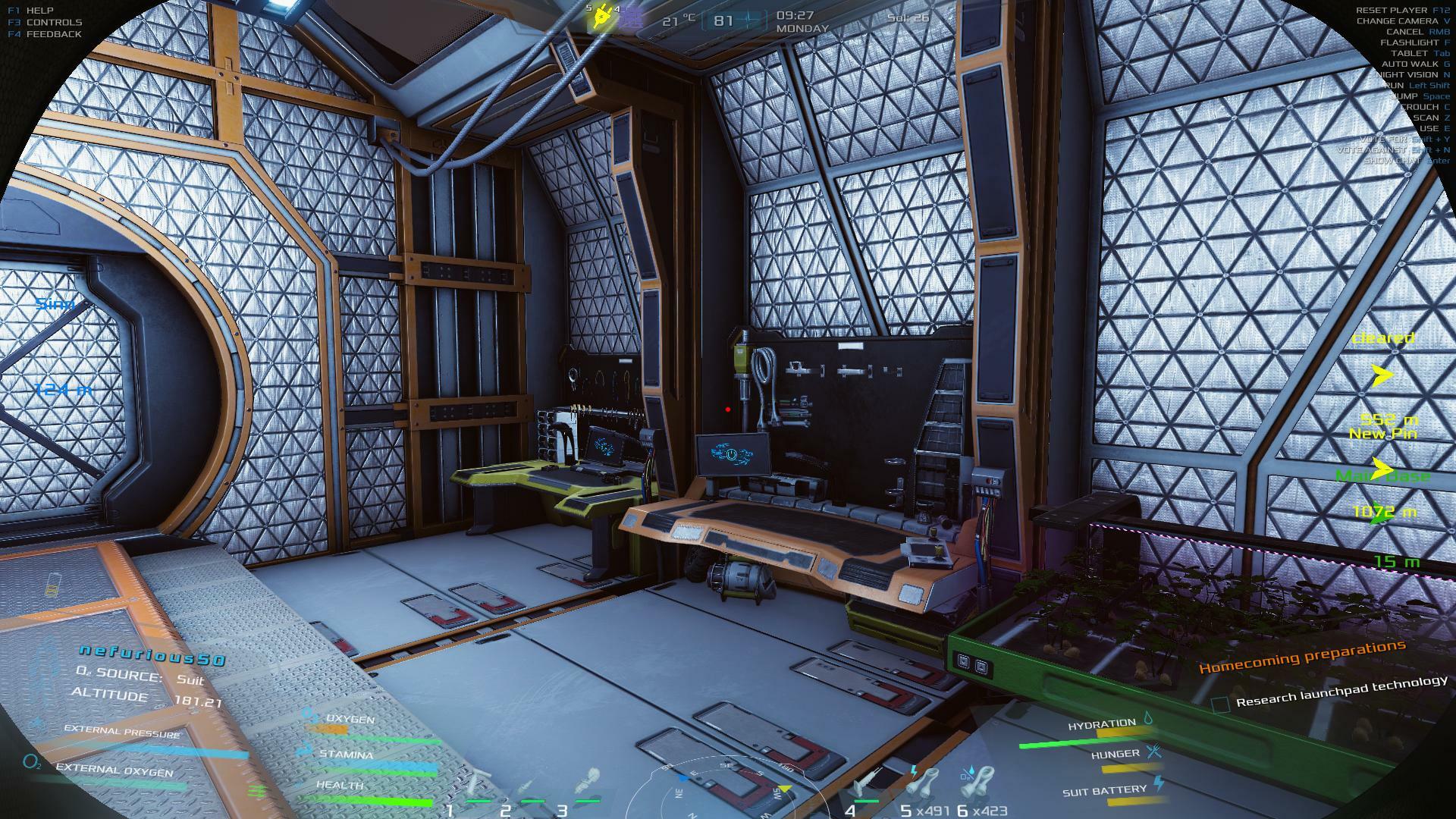Click the 'New Pin' waypoint label
The image size is (1456, 819).
click(1382, 434)
